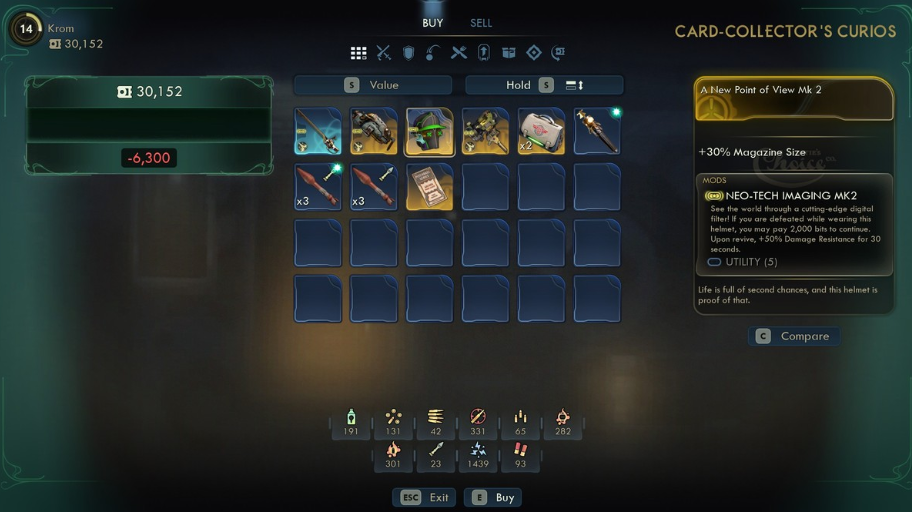Viewport: 912px width, 512px height.
Task: Open the crate category filter
Action: pos(509,53)
